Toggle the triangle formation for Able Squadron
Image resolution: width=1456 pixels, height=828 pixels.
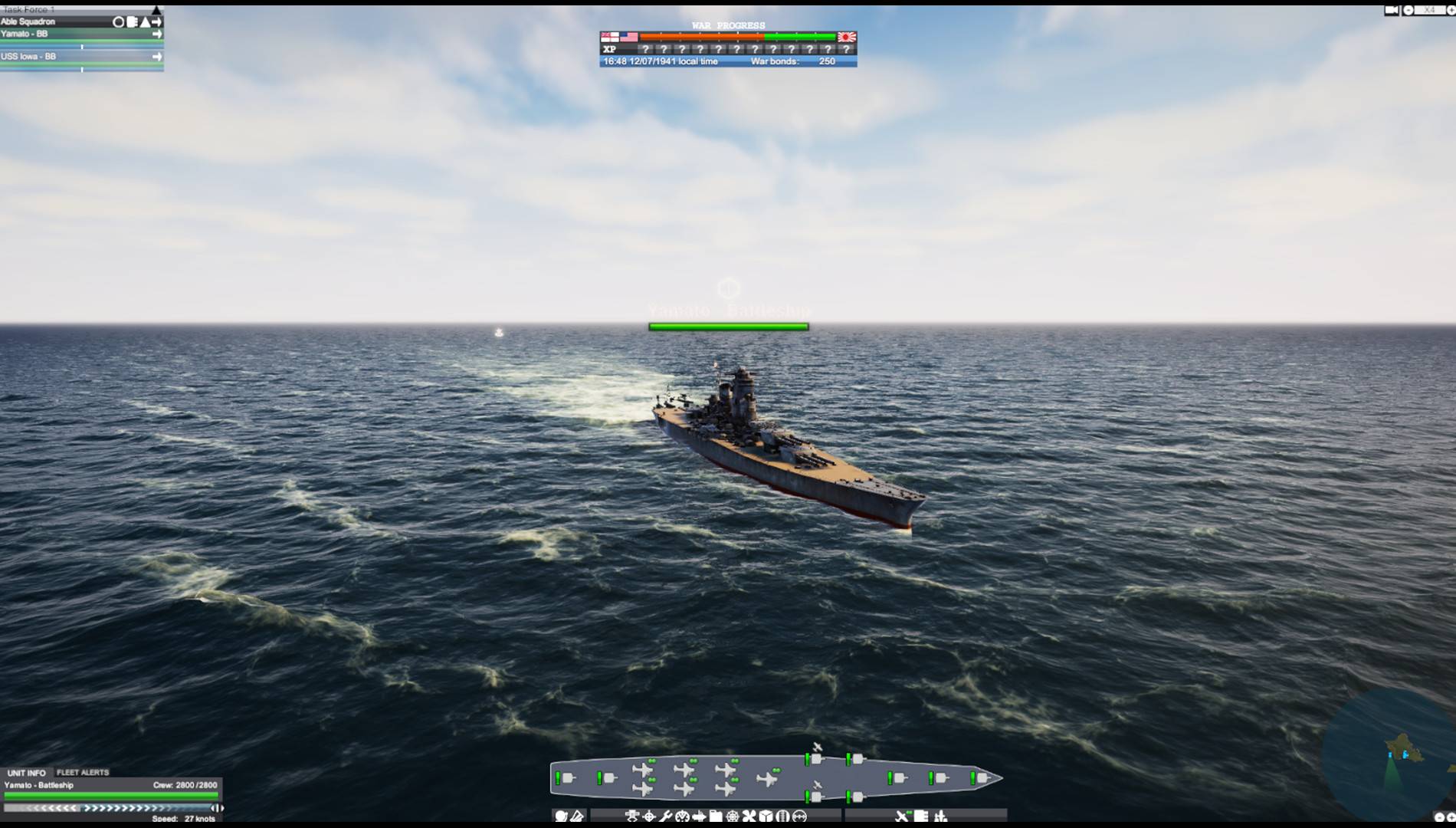146,22
